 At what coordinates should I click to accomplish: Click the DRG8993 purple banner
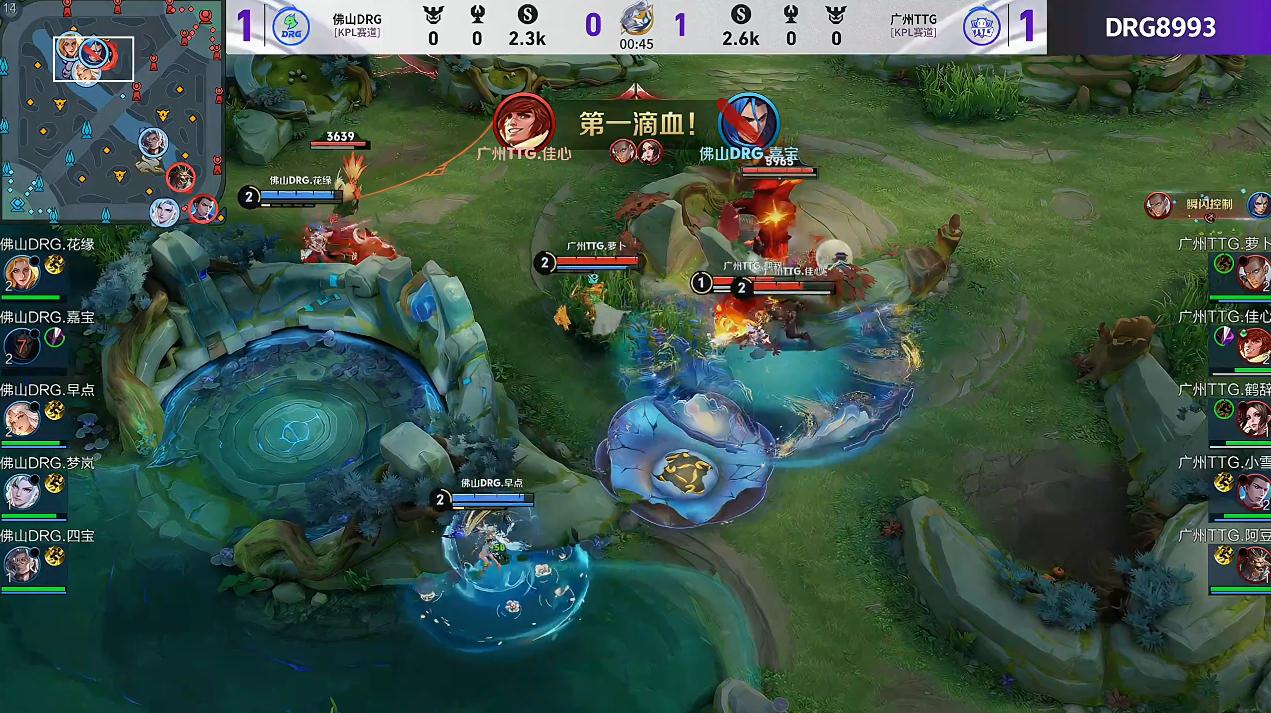pyautogui.click(x=1159, y=27)
